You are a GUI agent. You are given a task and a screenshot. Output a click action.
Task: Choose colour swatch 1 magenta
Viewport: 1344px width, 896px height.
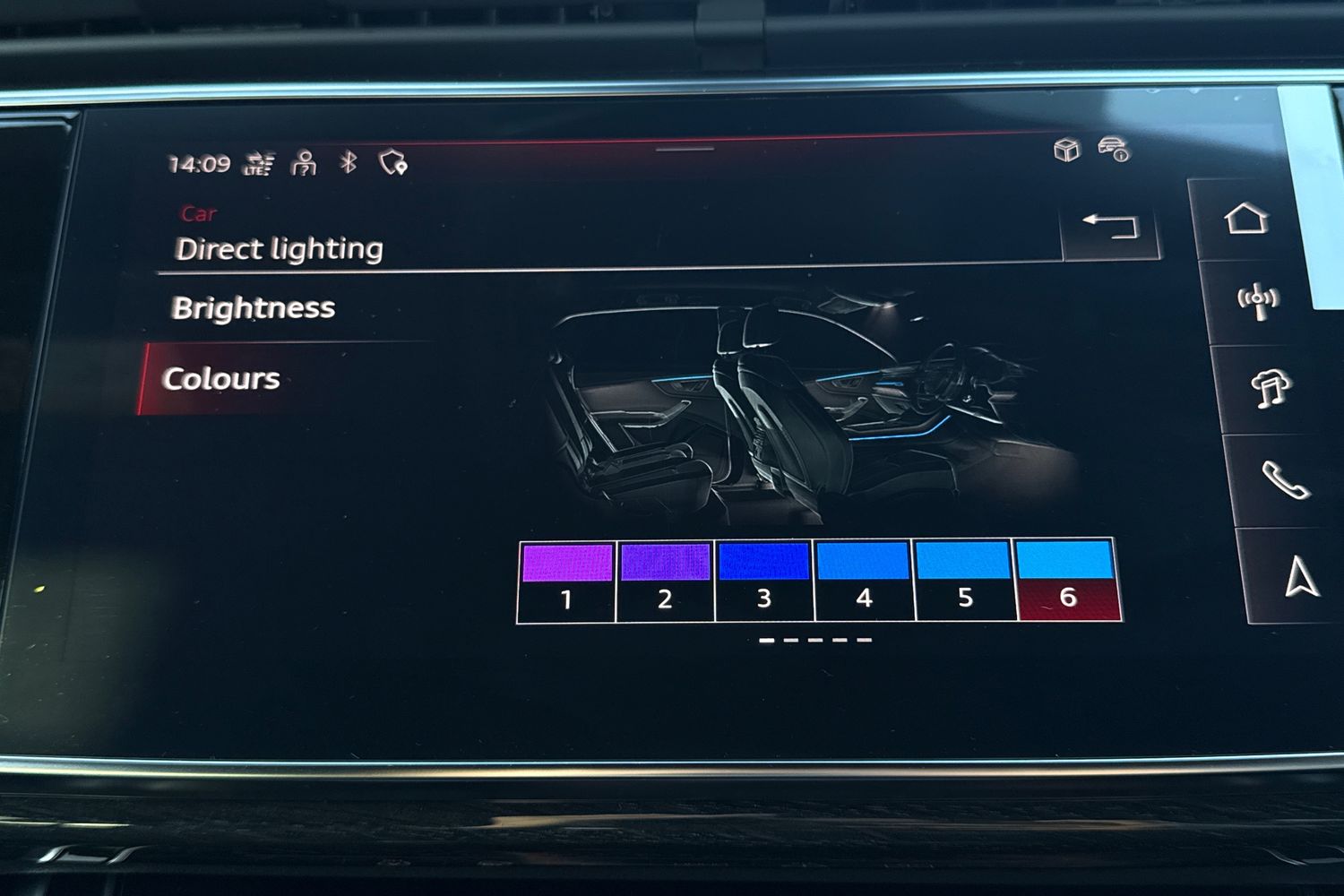[x=567, y=581]
